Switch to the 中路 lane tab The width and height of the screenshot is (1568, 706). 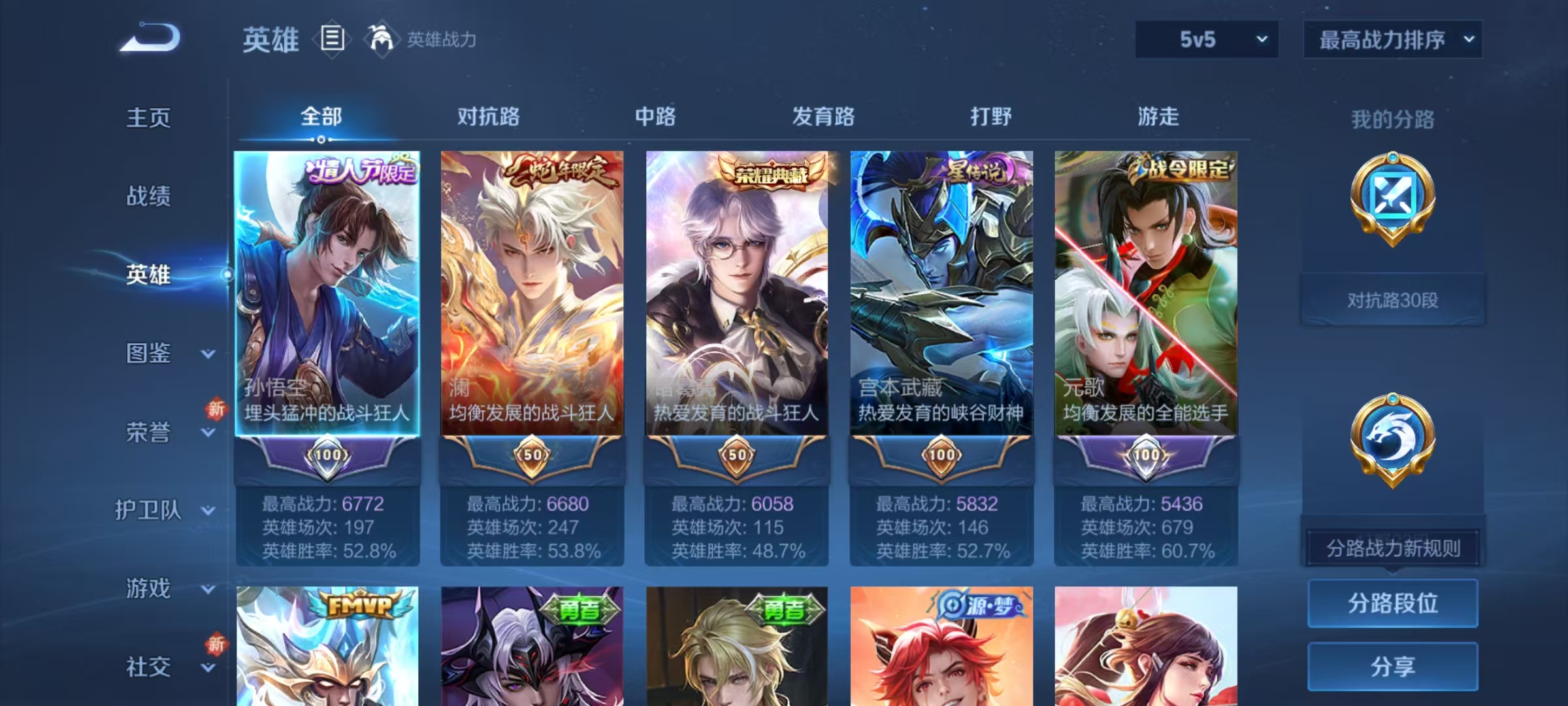(x=657, y=118)
